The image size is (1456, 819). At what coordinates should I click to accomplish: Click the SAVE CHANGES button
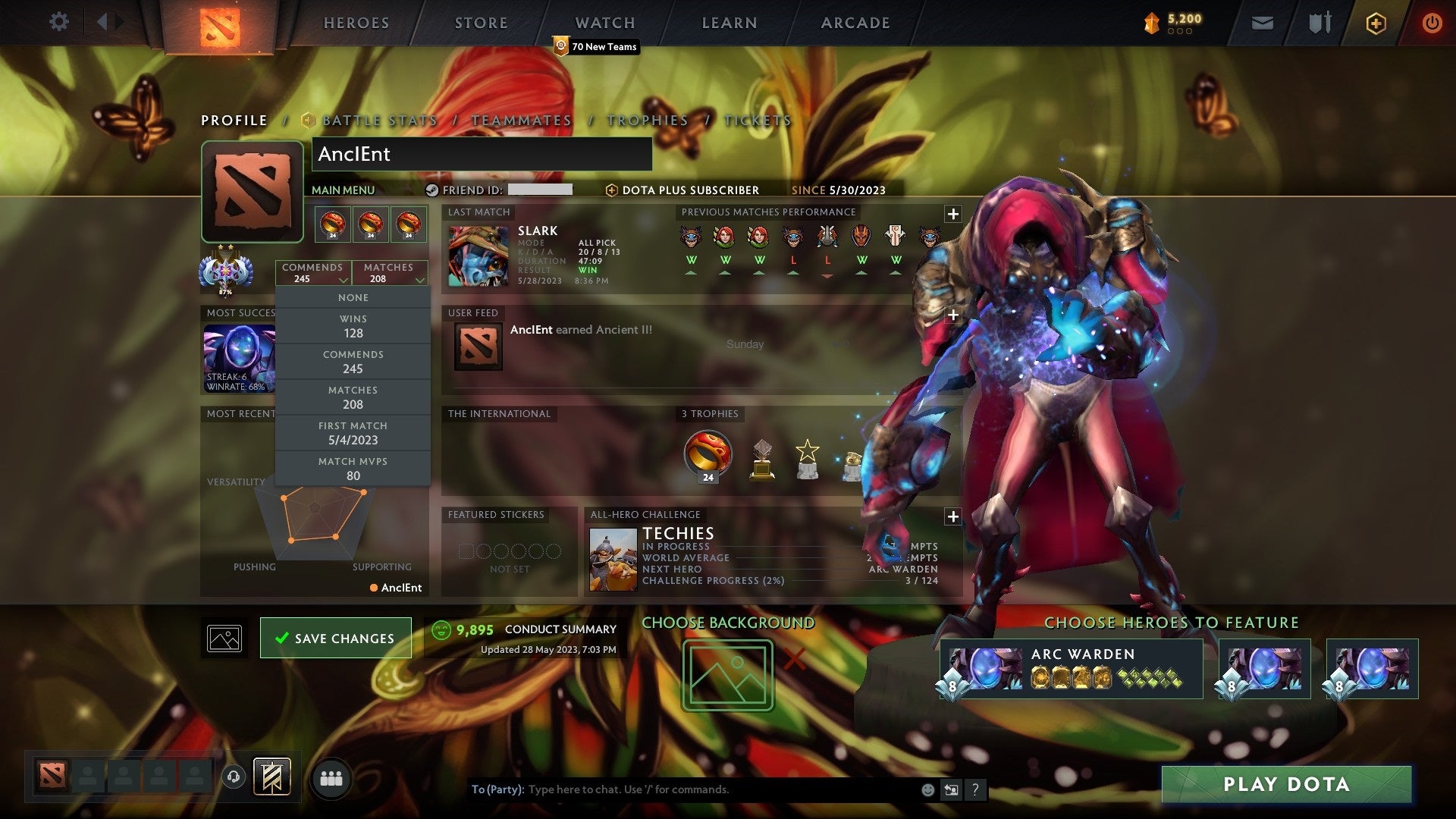tap(335, 638)
